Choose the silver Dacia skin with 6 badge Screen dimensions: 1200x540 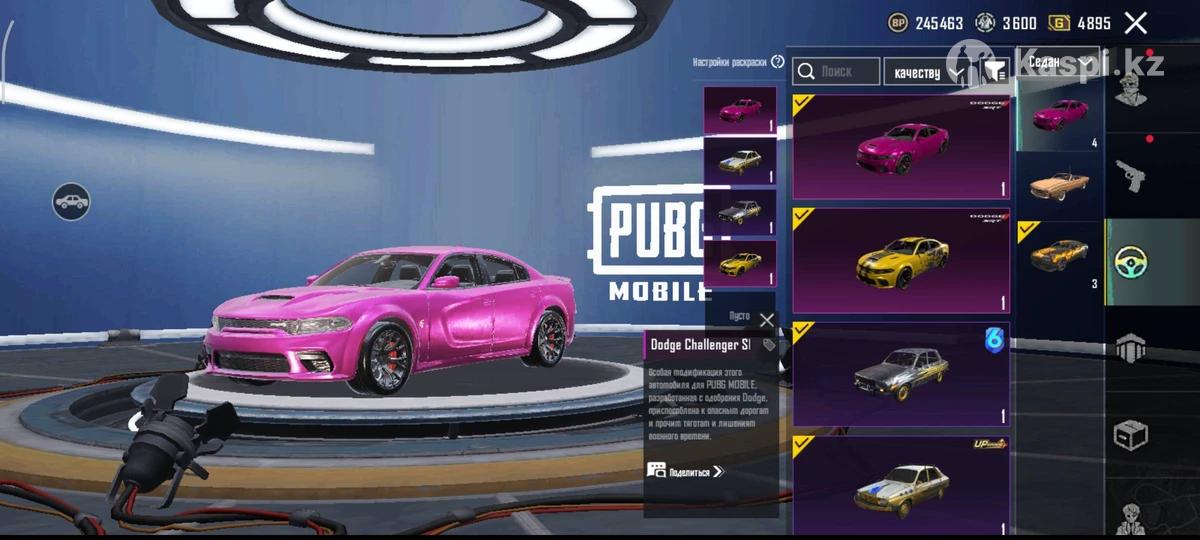click(x=901, y=374)
